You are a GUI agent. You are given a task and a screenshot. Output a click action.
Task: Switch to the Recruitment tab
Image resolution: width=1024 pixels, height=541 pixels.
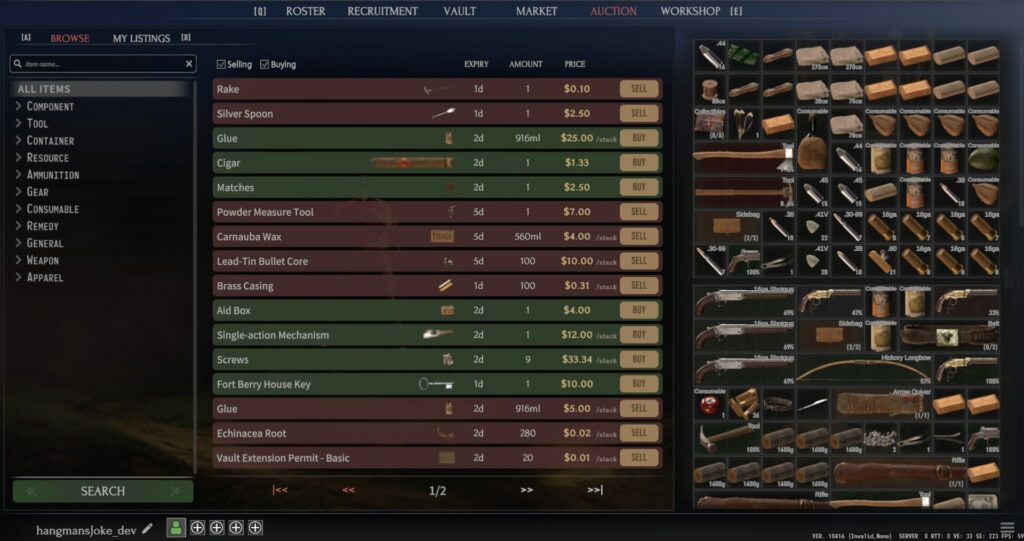(x=382, y=11)
